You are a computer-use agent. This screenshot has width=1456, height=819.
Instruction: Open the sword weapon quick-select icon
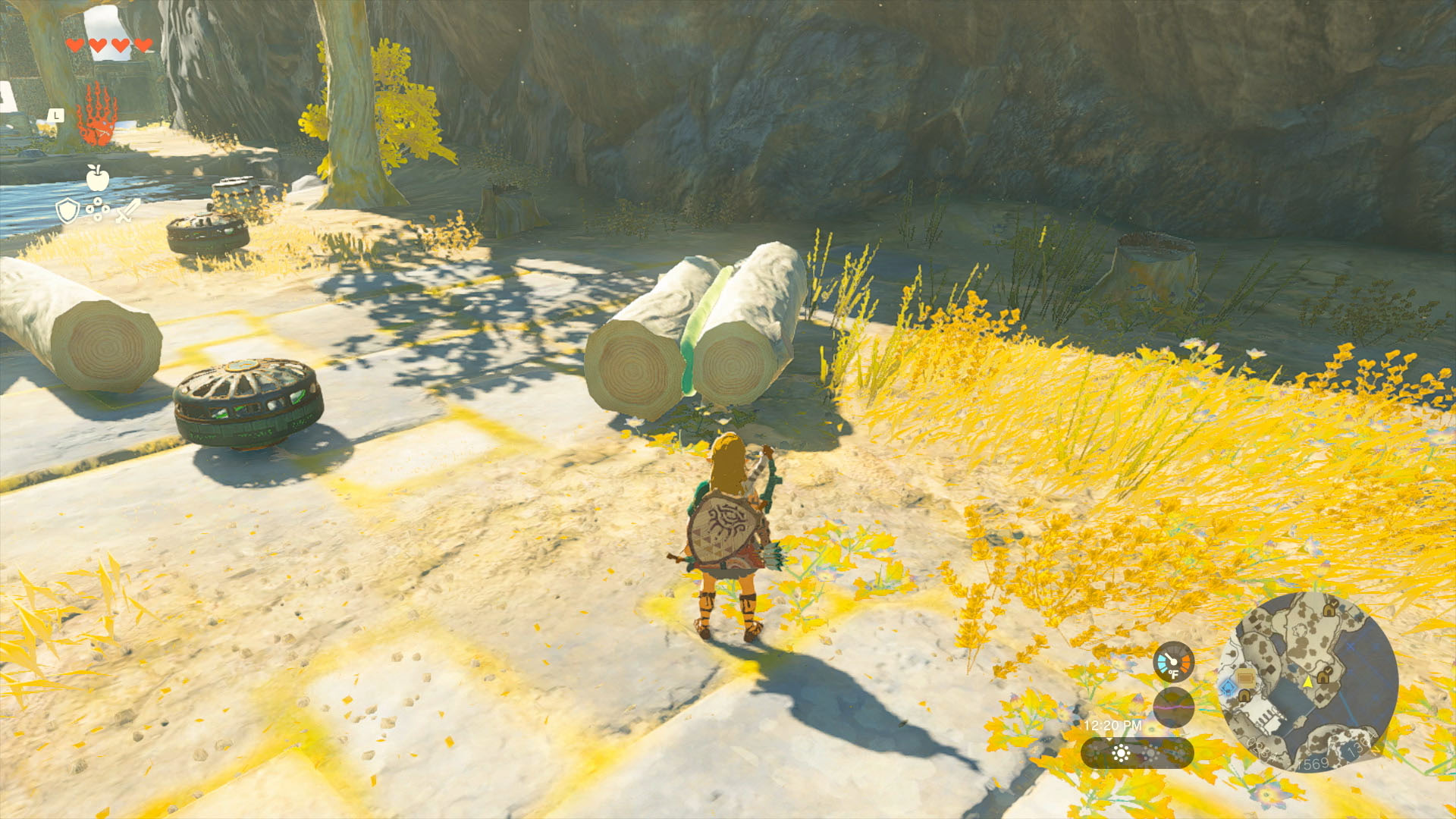pos(128,210)
